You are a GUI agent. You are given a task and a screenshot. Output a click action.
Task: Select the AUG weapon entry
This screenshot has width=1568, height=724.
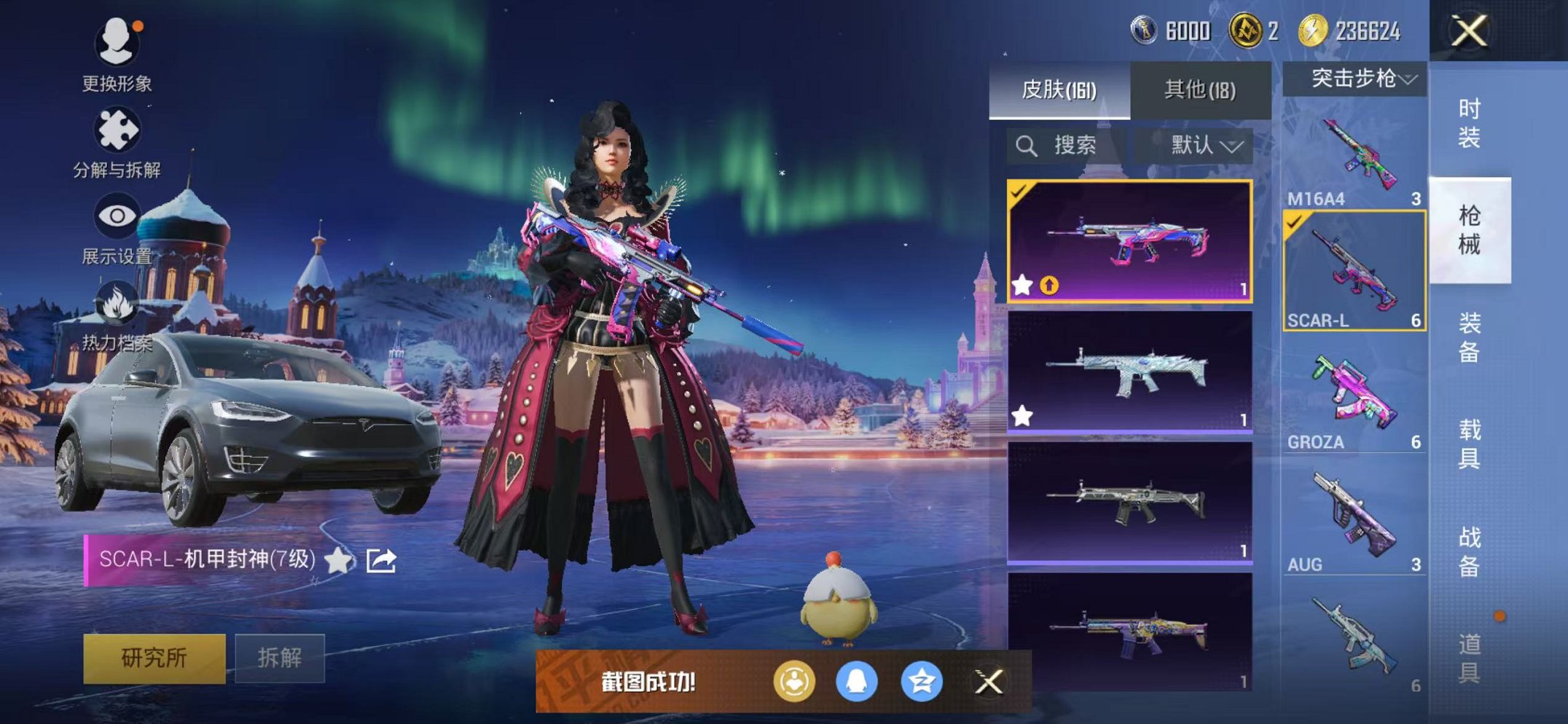(x=1355, y=520)
